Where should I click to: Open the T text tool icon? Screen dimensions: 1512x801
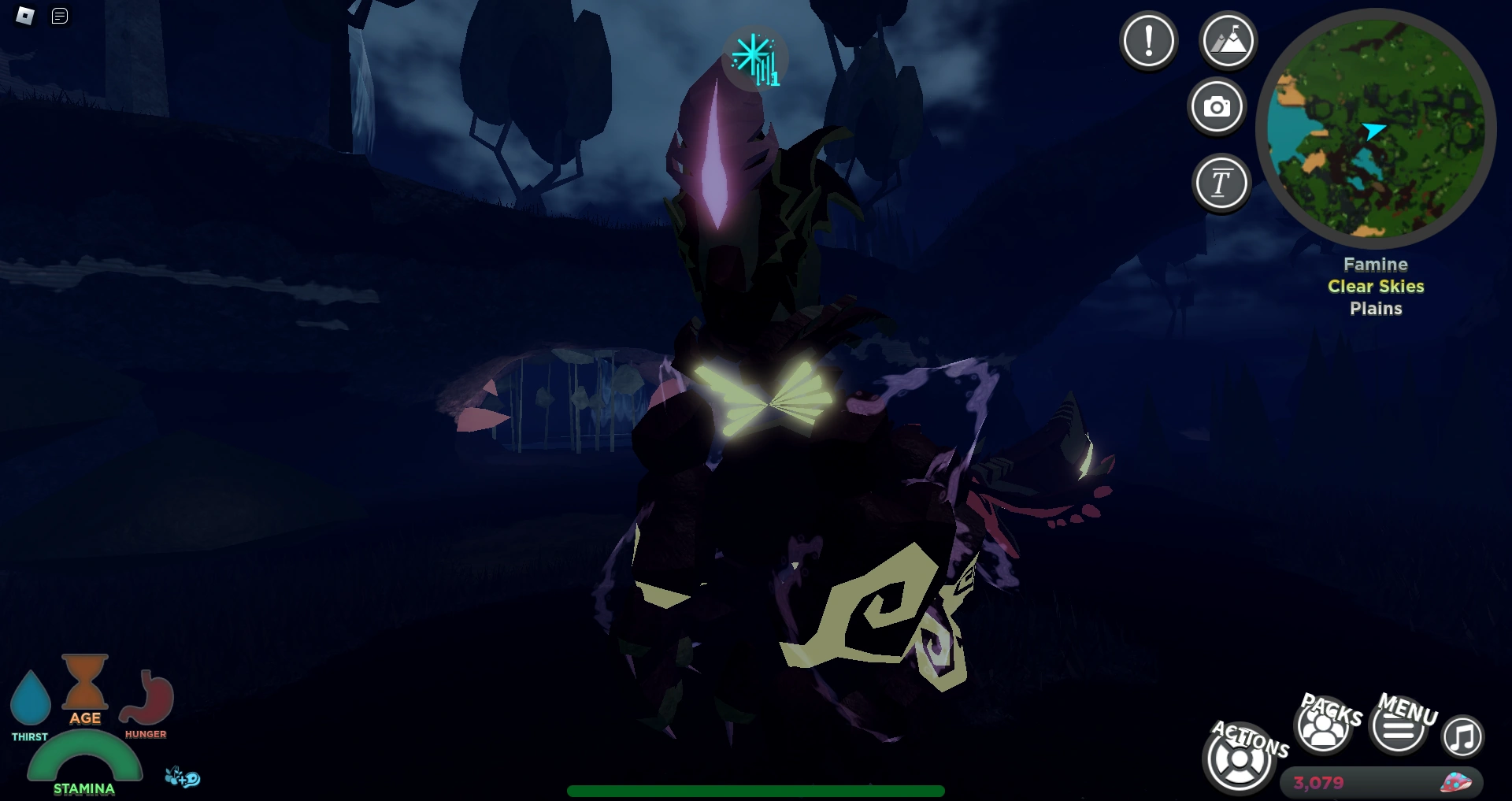pos(1221,182)
